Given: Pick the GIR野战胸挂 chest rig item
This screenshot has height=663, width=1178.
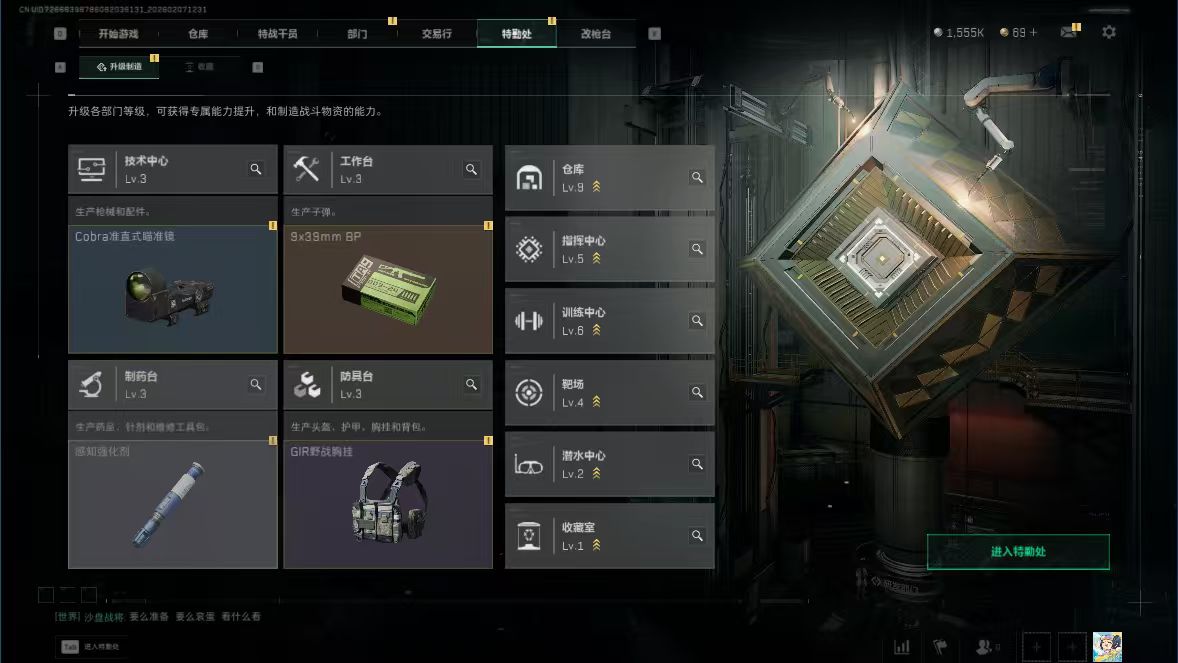Looking at the screenshot, I should point(388,504).
